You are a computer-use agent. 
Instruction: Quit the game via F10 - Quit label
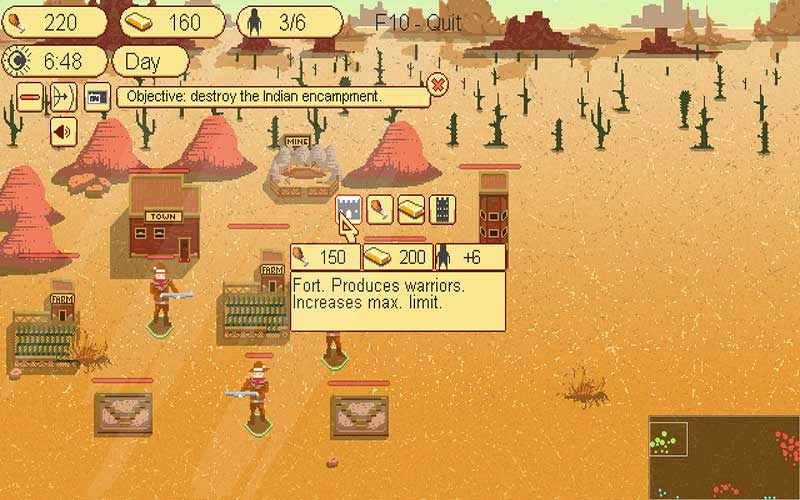coord(418,22)
